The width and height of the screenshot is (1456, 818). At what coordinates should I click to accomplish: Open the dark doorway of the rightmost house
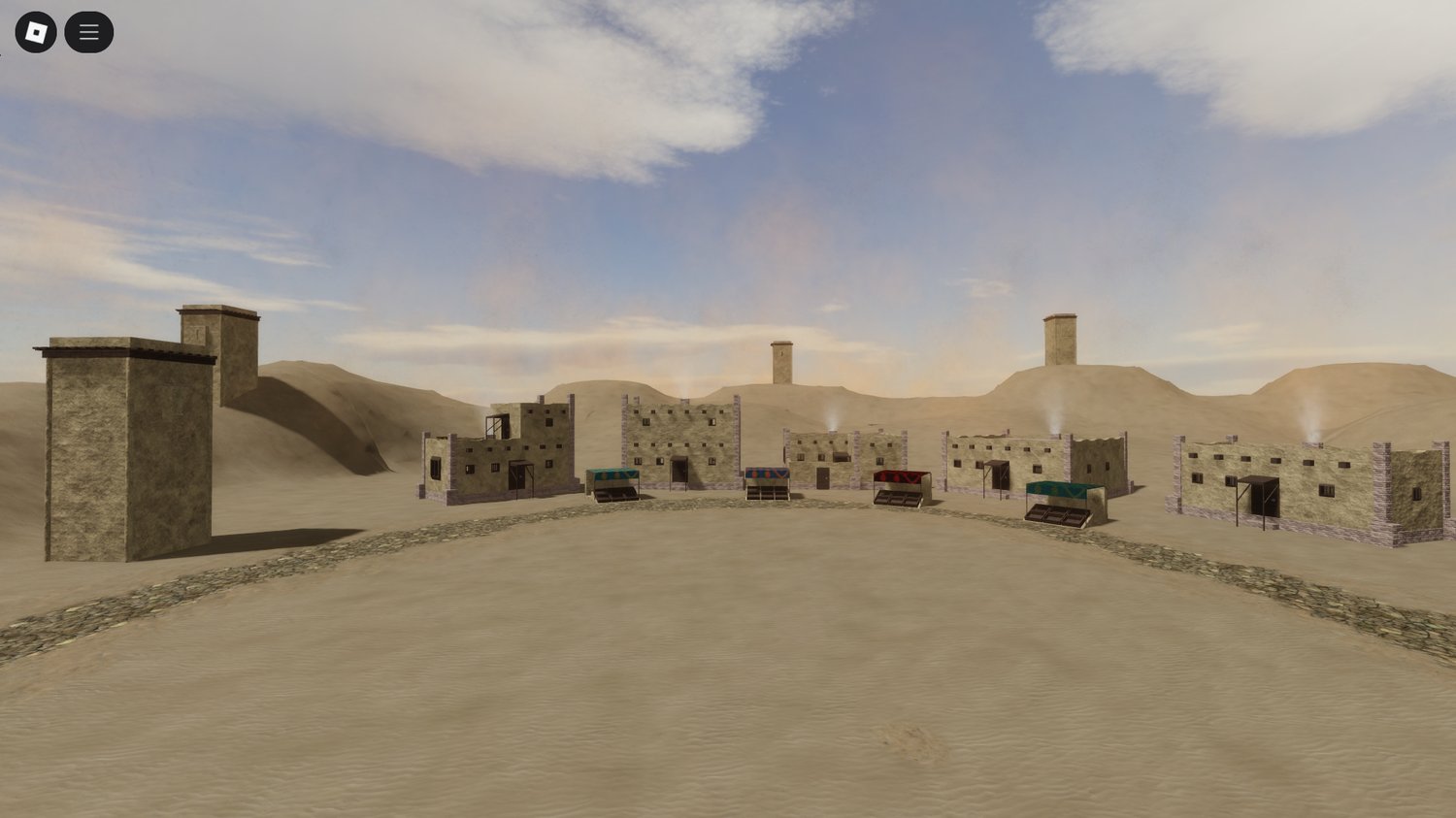click(1267, 501)
